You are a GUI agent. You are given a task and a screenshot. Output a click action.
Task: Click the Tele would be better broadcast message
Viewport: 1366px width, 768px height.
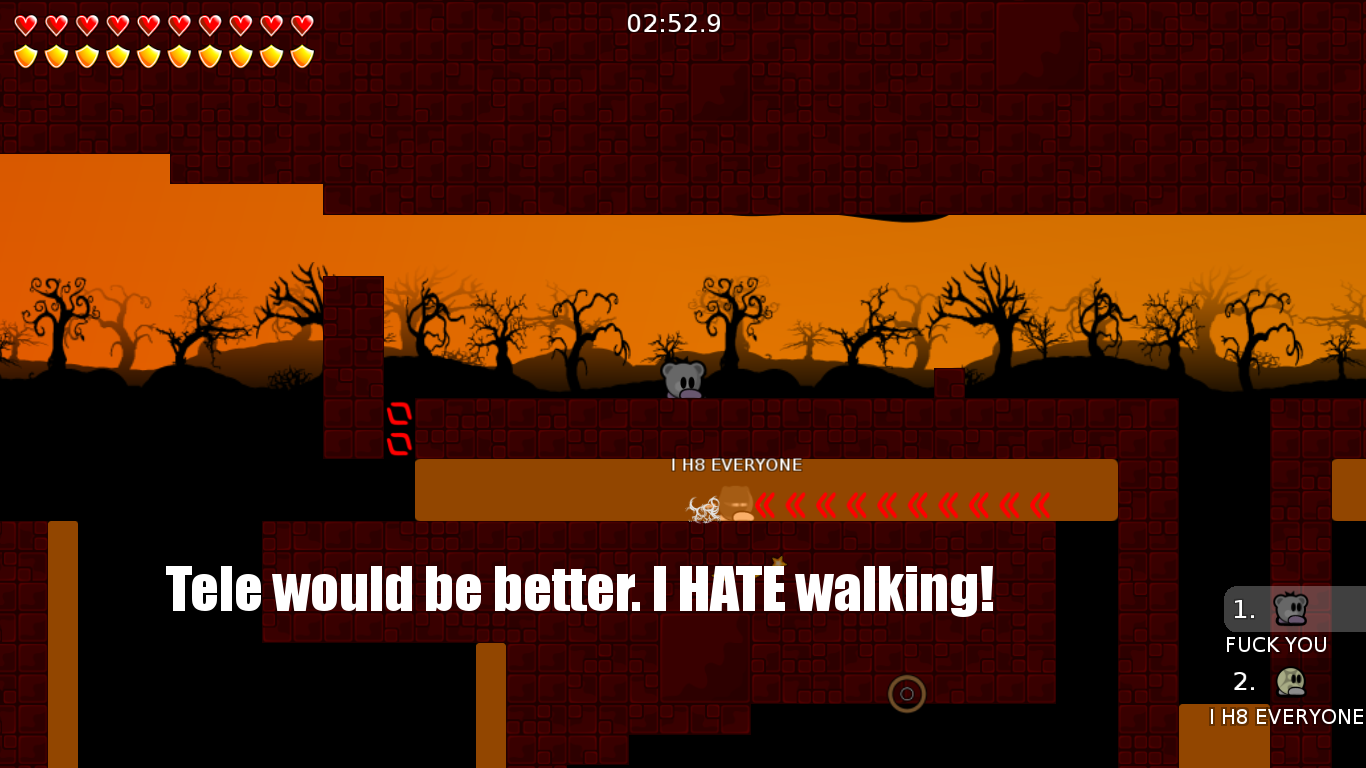(578, 590)
